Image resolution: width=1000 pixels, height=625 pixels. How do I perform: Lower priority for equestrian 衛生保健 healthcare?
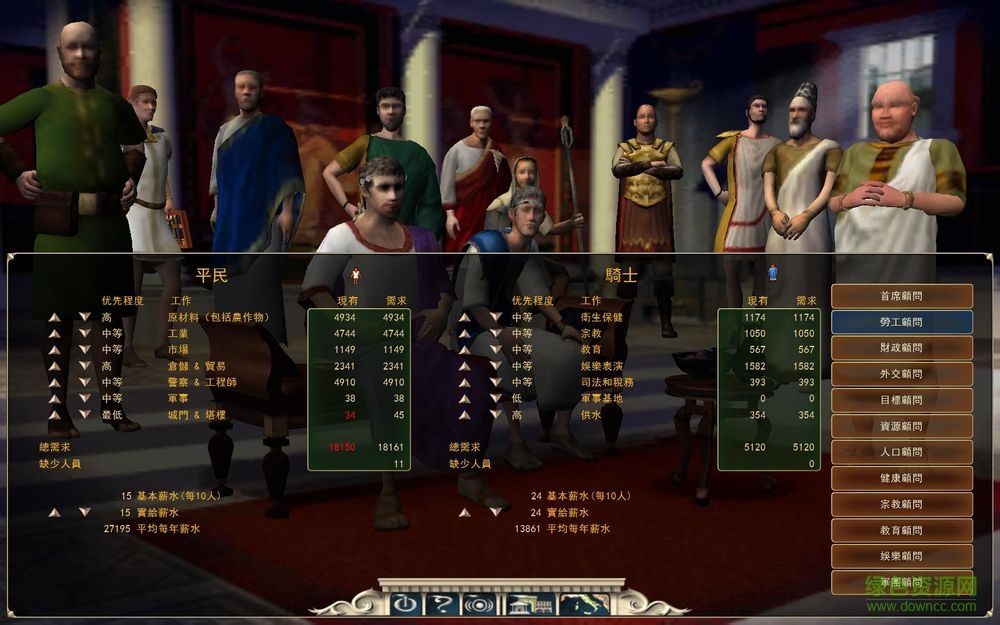494,317
